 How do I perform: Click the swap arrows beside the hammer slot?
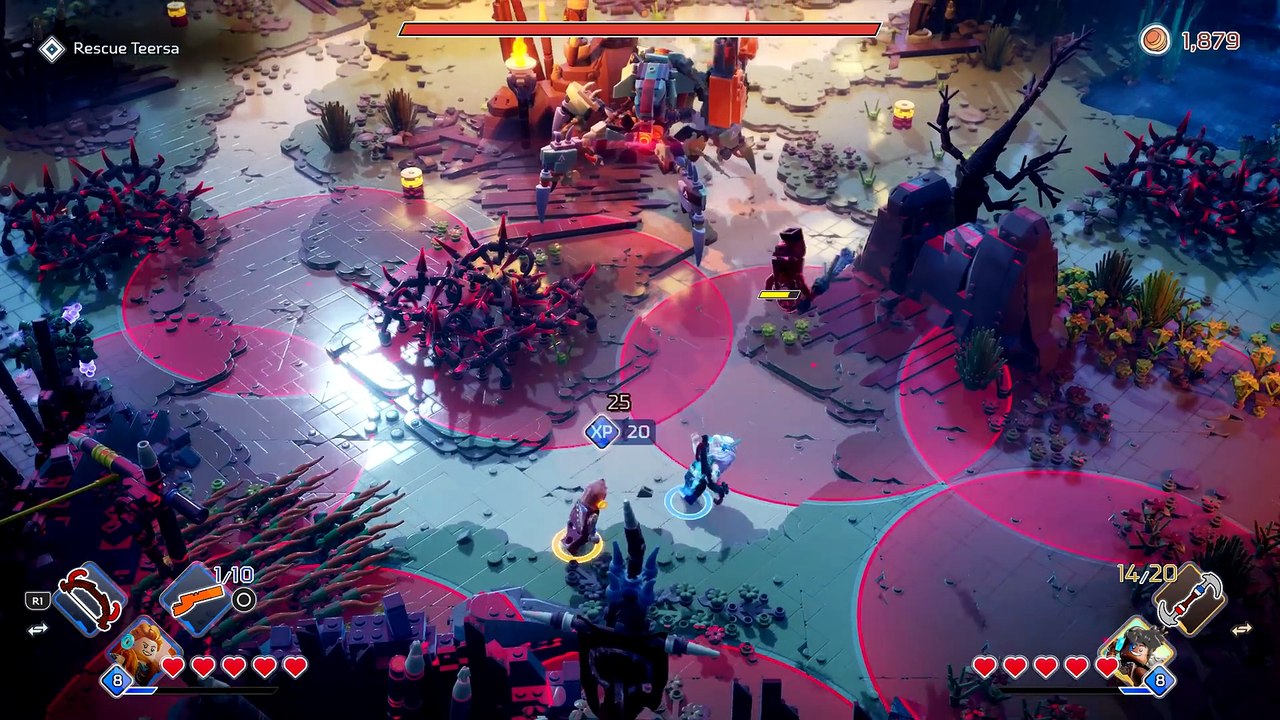coord(1241,629)
